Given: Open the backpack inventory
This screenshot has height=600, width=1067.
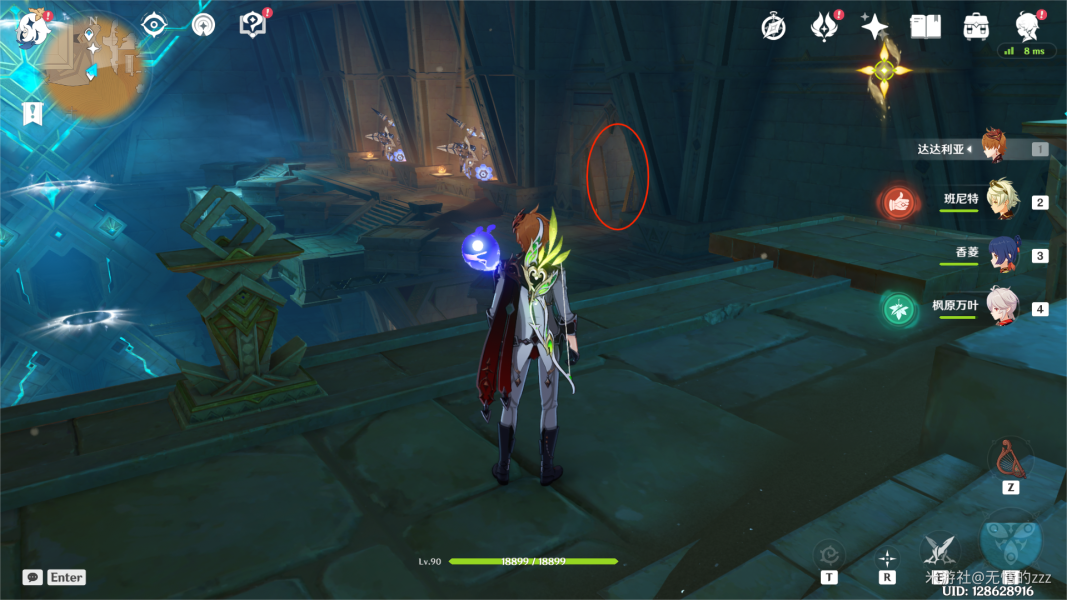Looking at the screenshot, I should point(976,27).
